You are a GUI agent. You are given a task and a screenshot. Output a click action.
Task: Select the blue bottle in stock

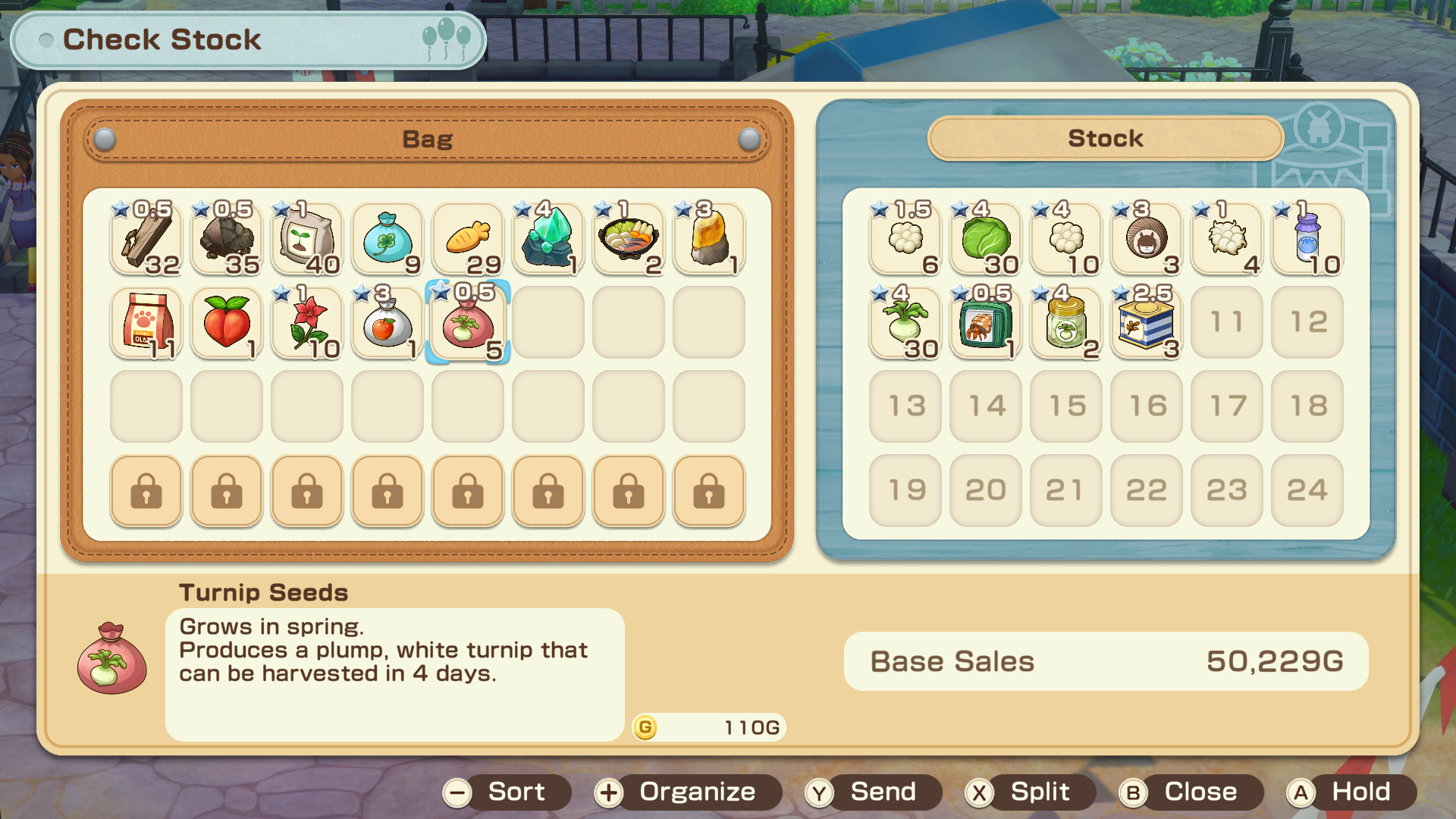click(x=1307, y=240)
